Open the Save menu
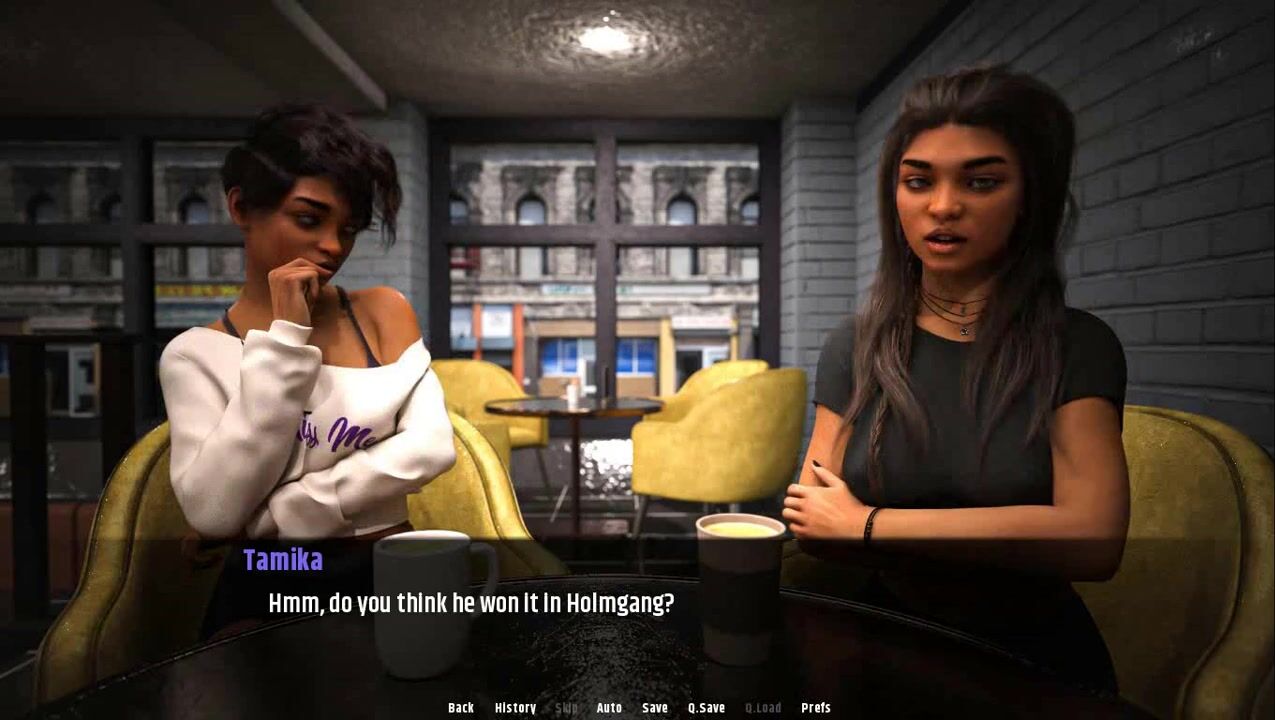The height and width of the screenshot is (720, 1275). pyautogui.click(x=655, y=708)
